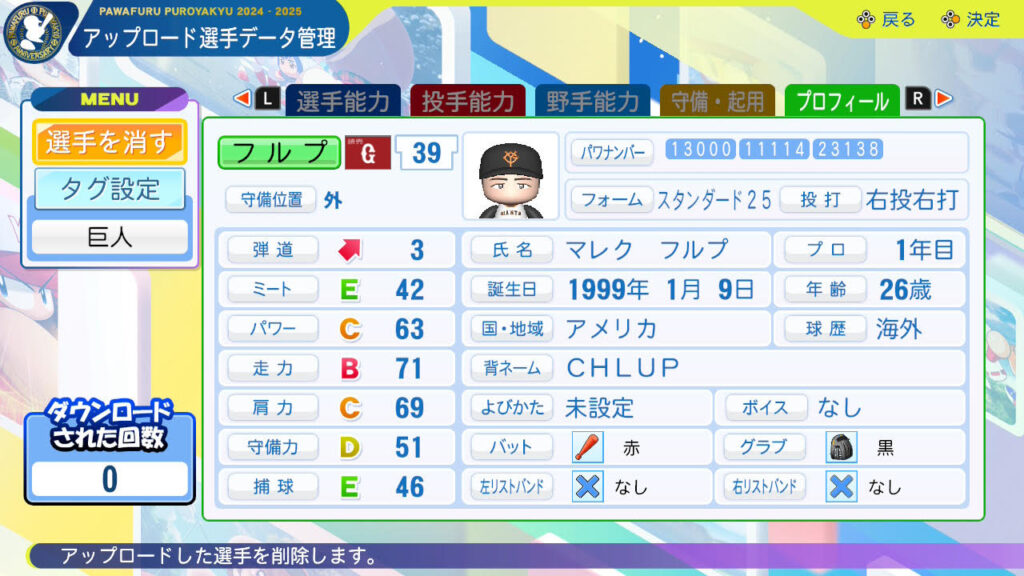Click the left arrow beside the tabs
The width and height of the screenshot is (1024, 576).
coord(241,98)
